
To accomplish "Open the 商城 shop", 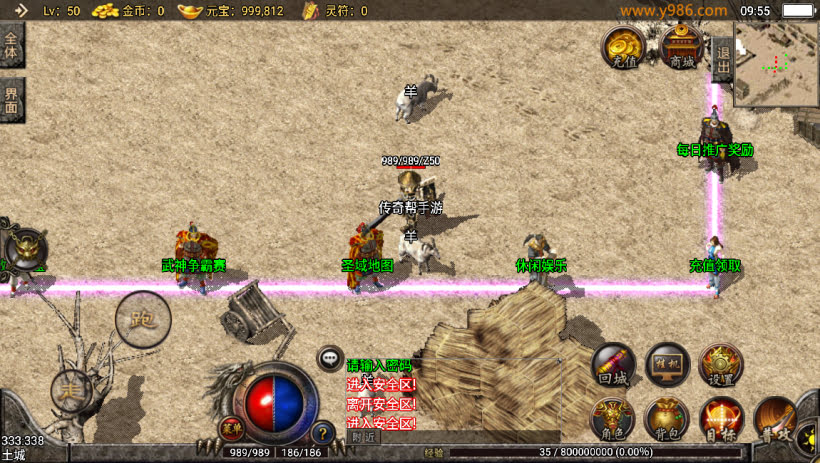I will (x=682, y=45).
